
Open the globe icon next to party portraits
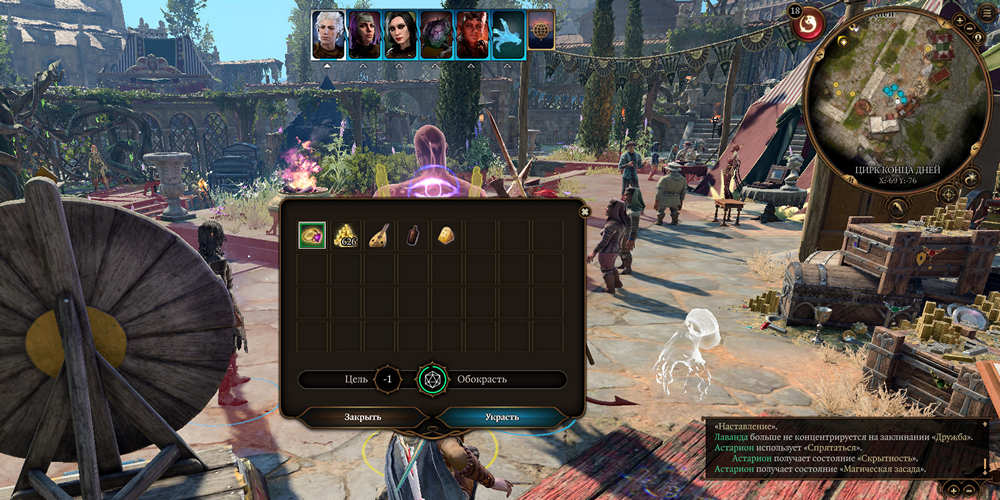tap(541, 31)
